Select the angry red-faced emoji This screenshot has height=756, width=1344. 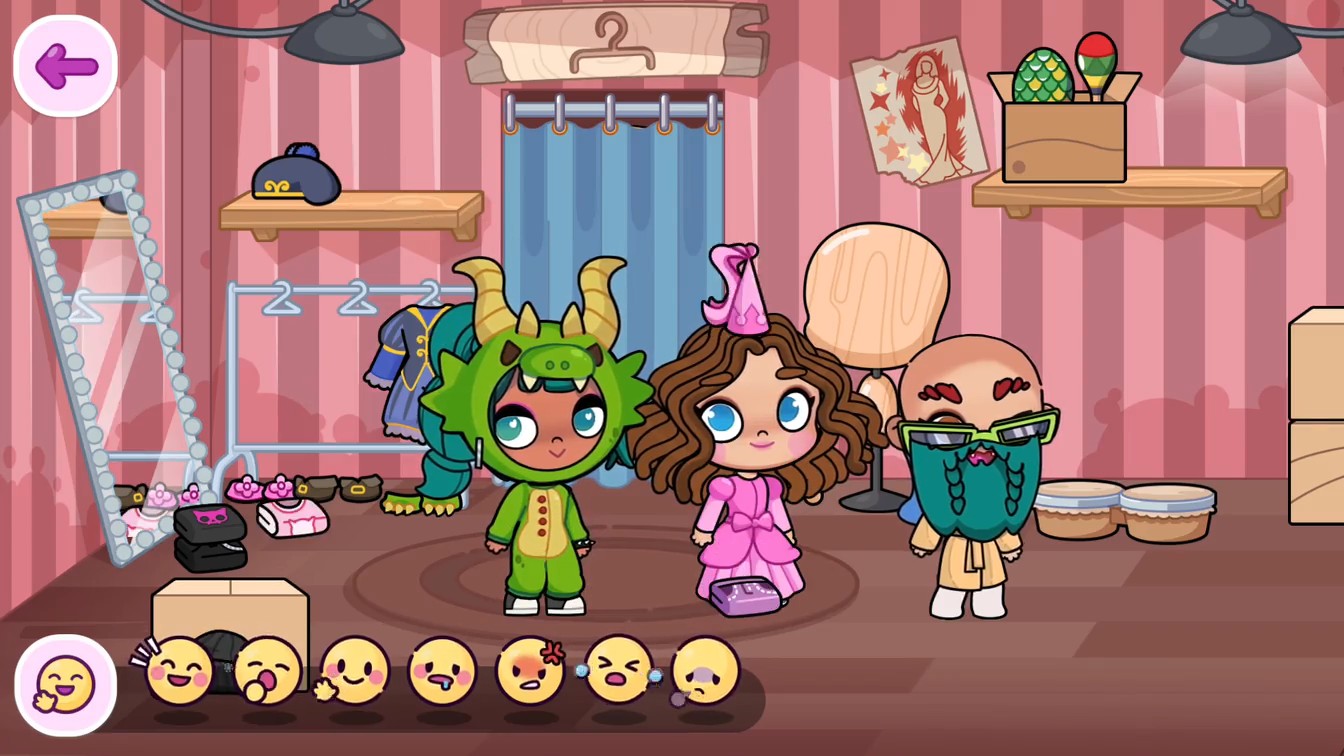point(528,668)
